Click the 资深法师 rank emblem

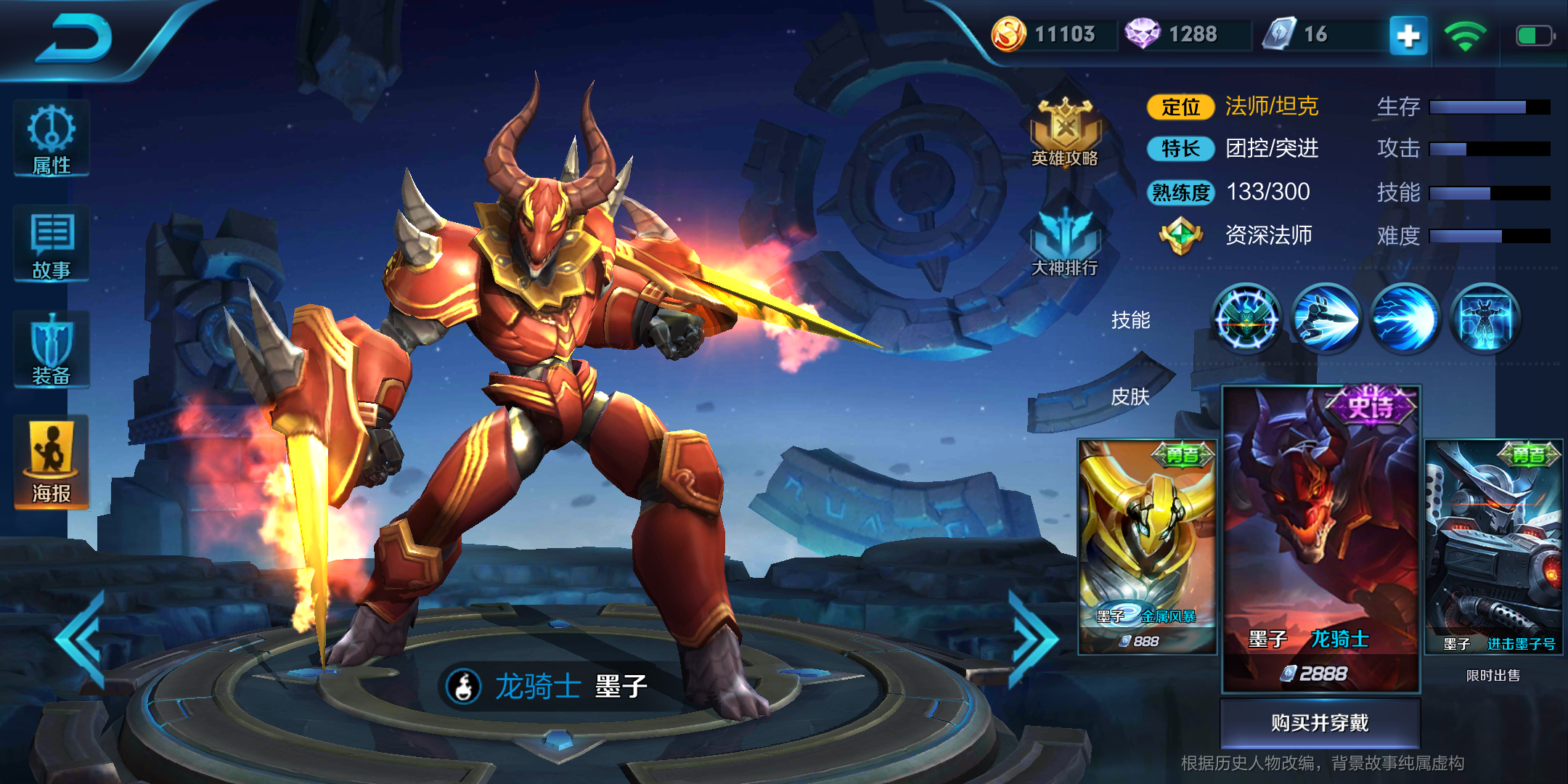[1180, 235]
